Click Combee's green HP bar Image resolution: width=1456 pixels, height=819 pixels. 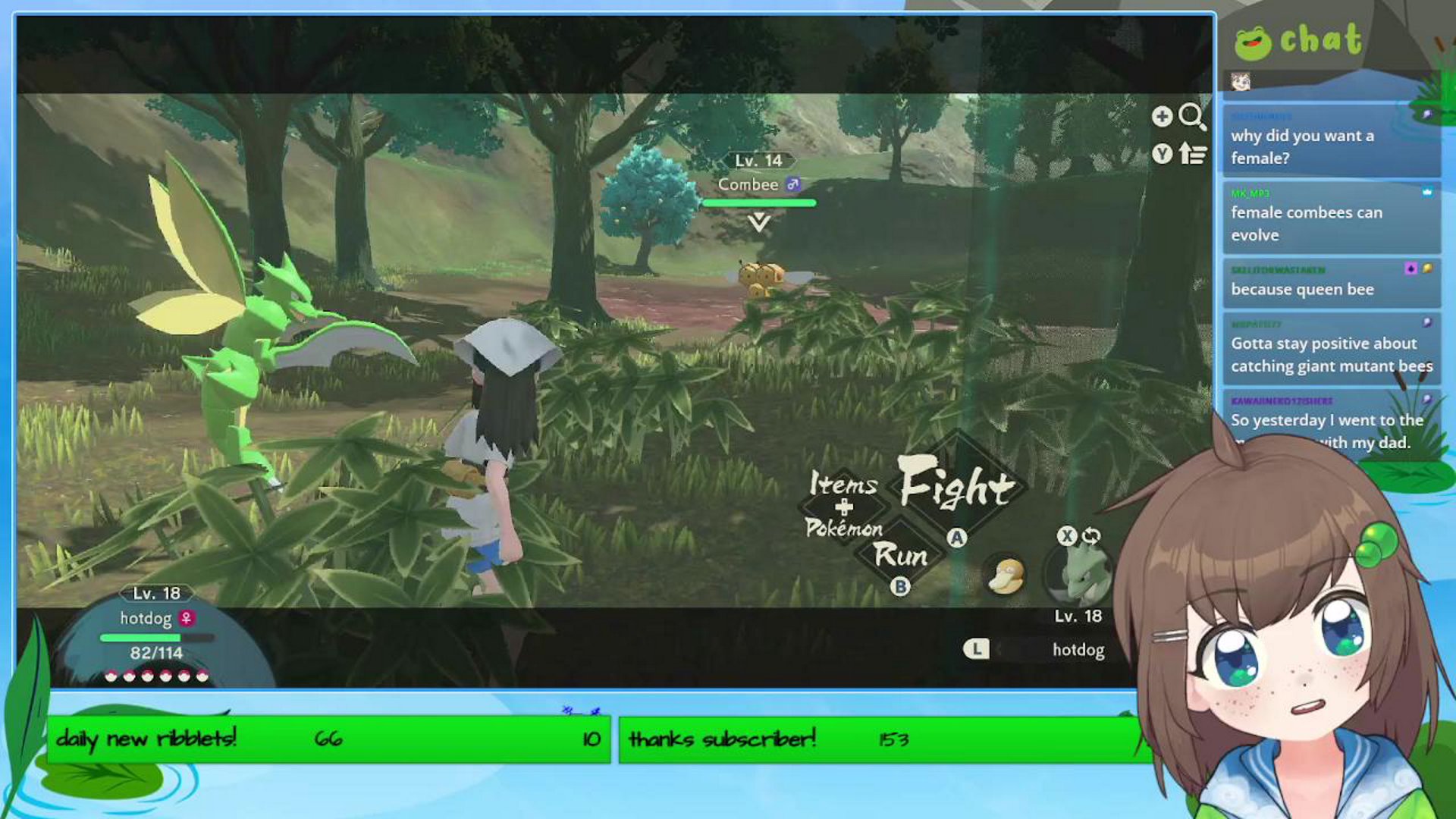point(758,202)
